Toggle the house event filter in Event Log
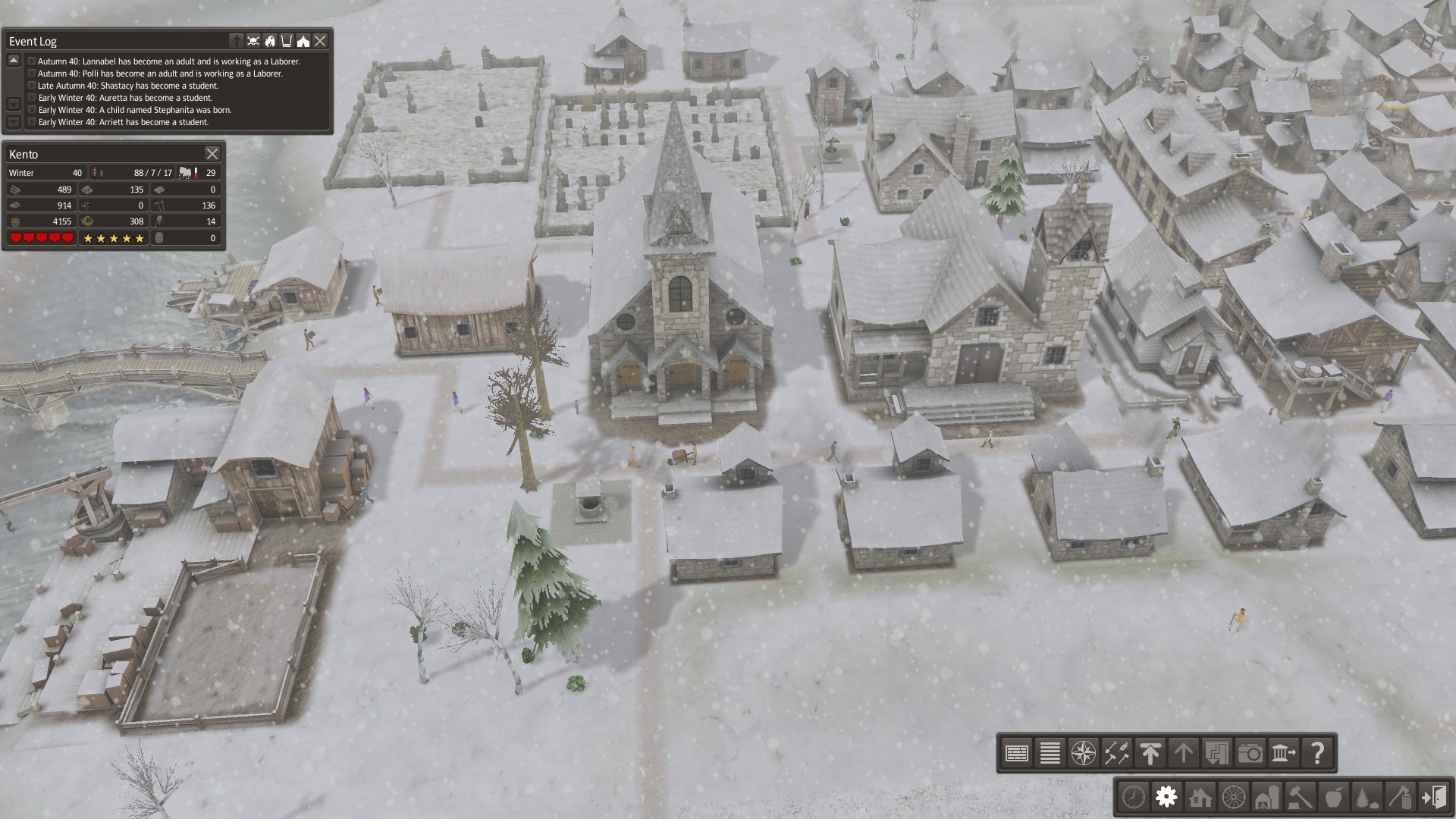 click(303, 41)
